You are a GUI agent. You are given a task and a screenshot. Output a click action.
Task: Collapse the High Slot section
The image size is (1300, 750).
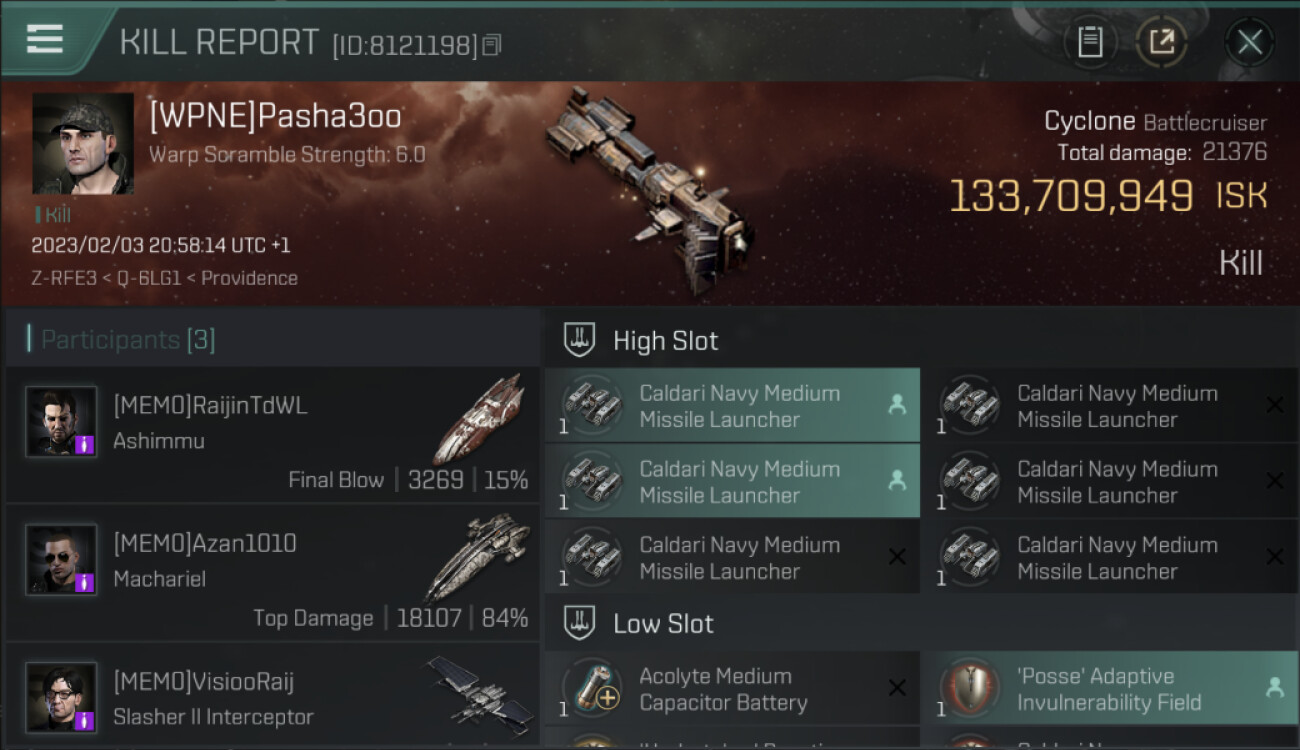coord(665,340)
